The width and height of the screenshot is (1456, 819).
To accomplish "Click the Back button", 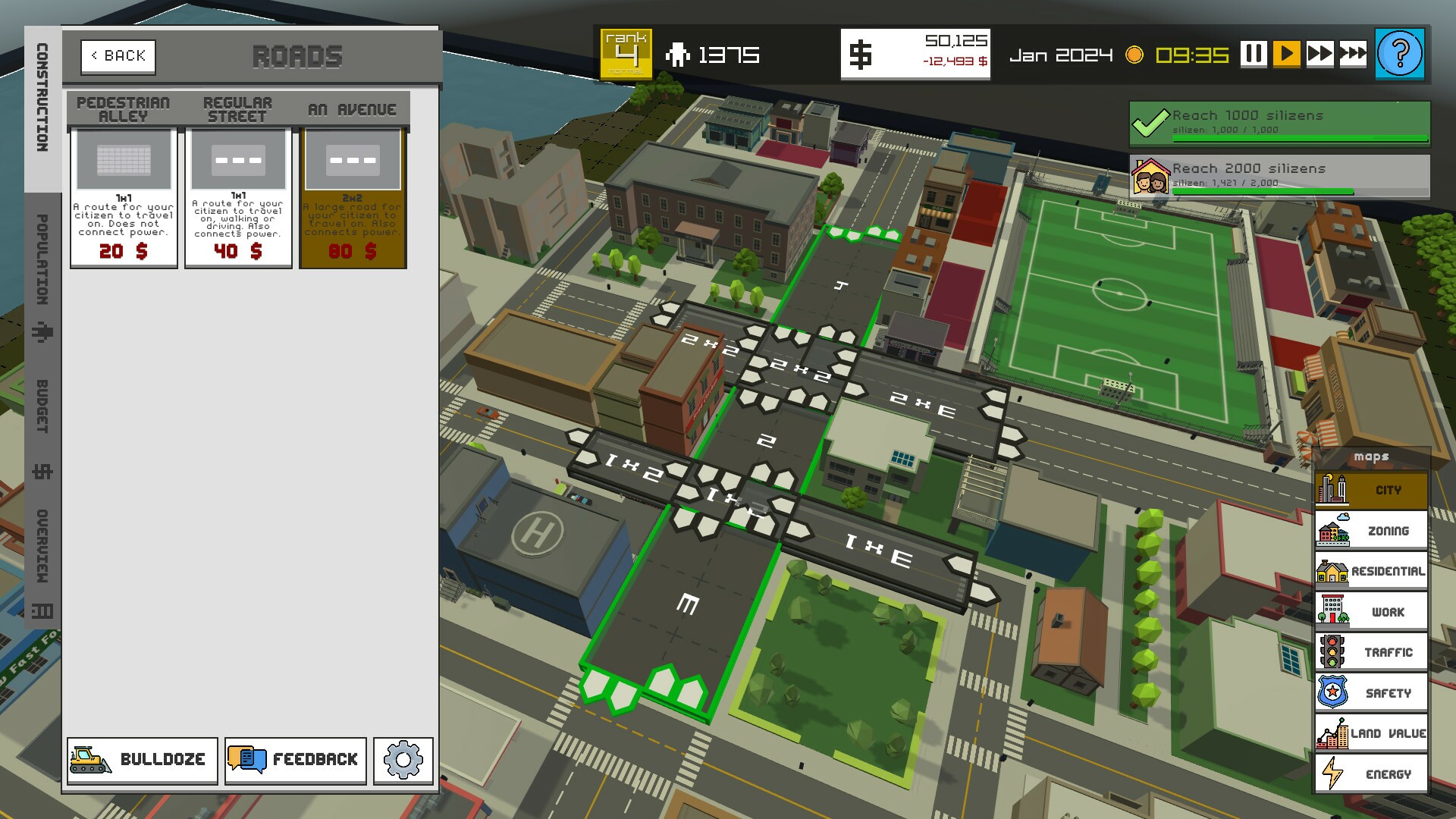I will click(x=118, y=55).
